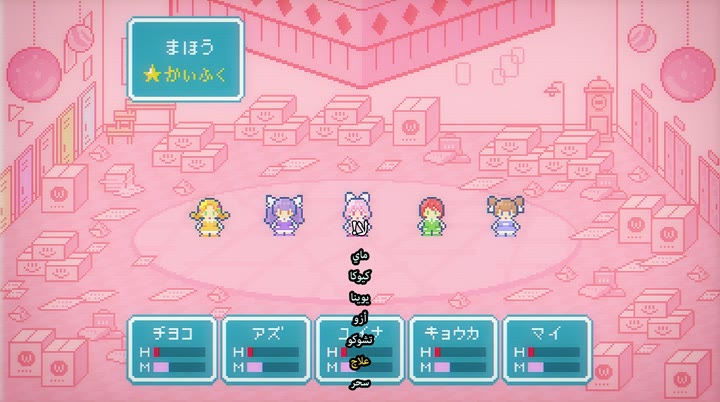Choose チョコ's party status panel
Image resolution: width=720 pixels, height=402 pixels.
[x=170, y=349]
